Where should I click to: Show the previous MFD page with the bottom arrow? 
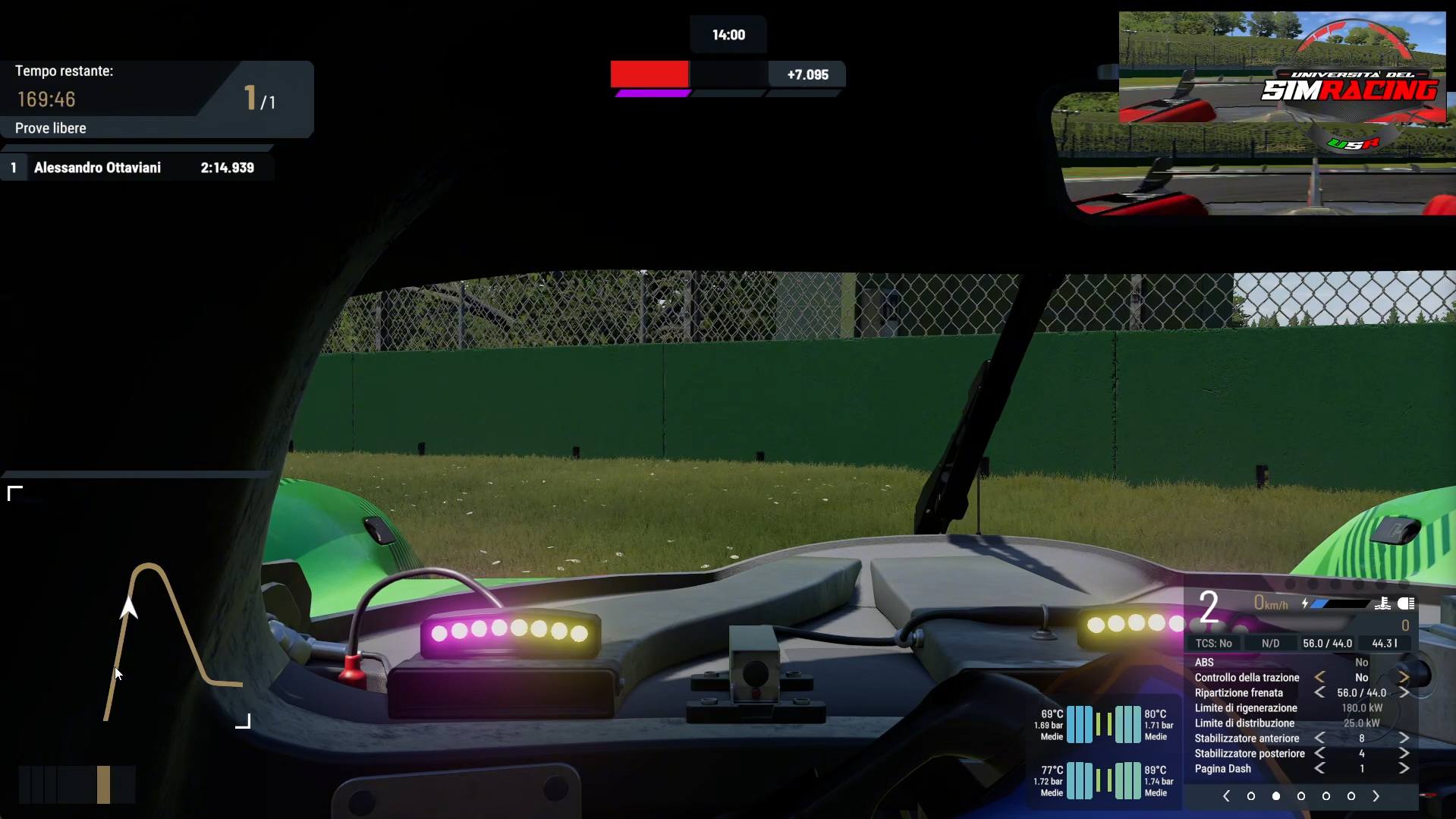(x=1226, y=796)
